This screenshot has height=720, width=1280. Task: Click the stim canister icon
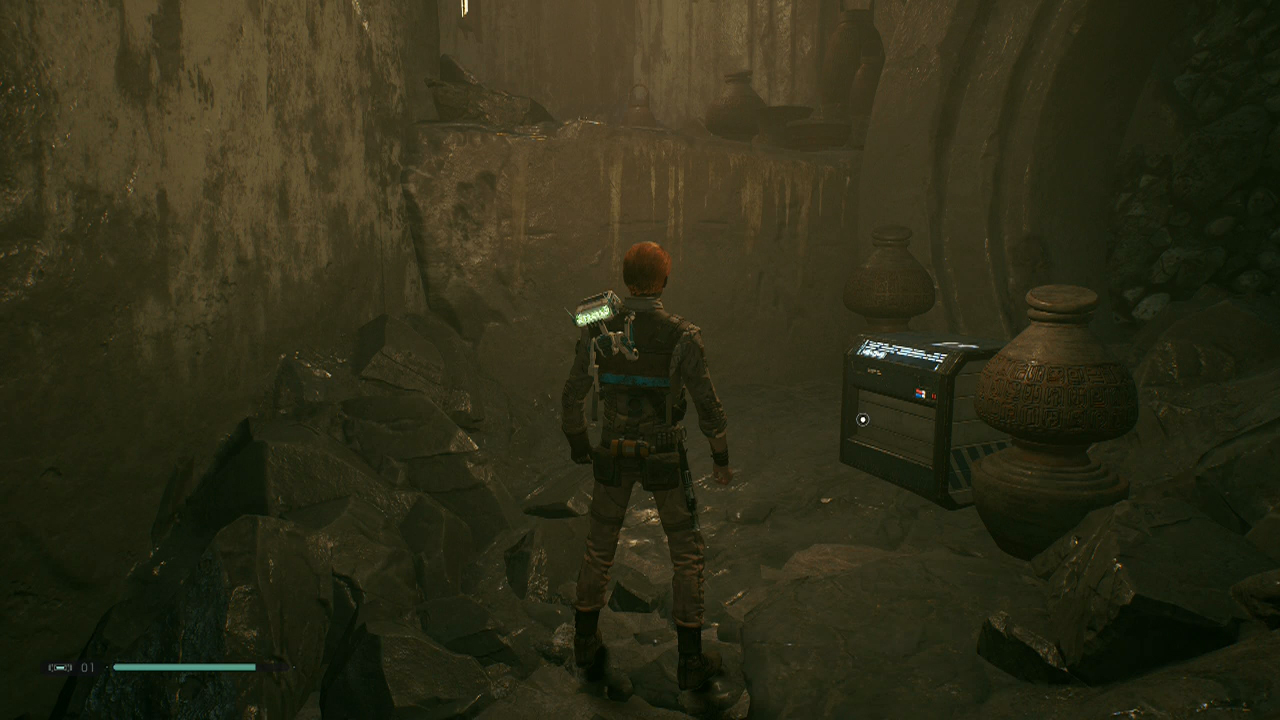coord(60,667)
